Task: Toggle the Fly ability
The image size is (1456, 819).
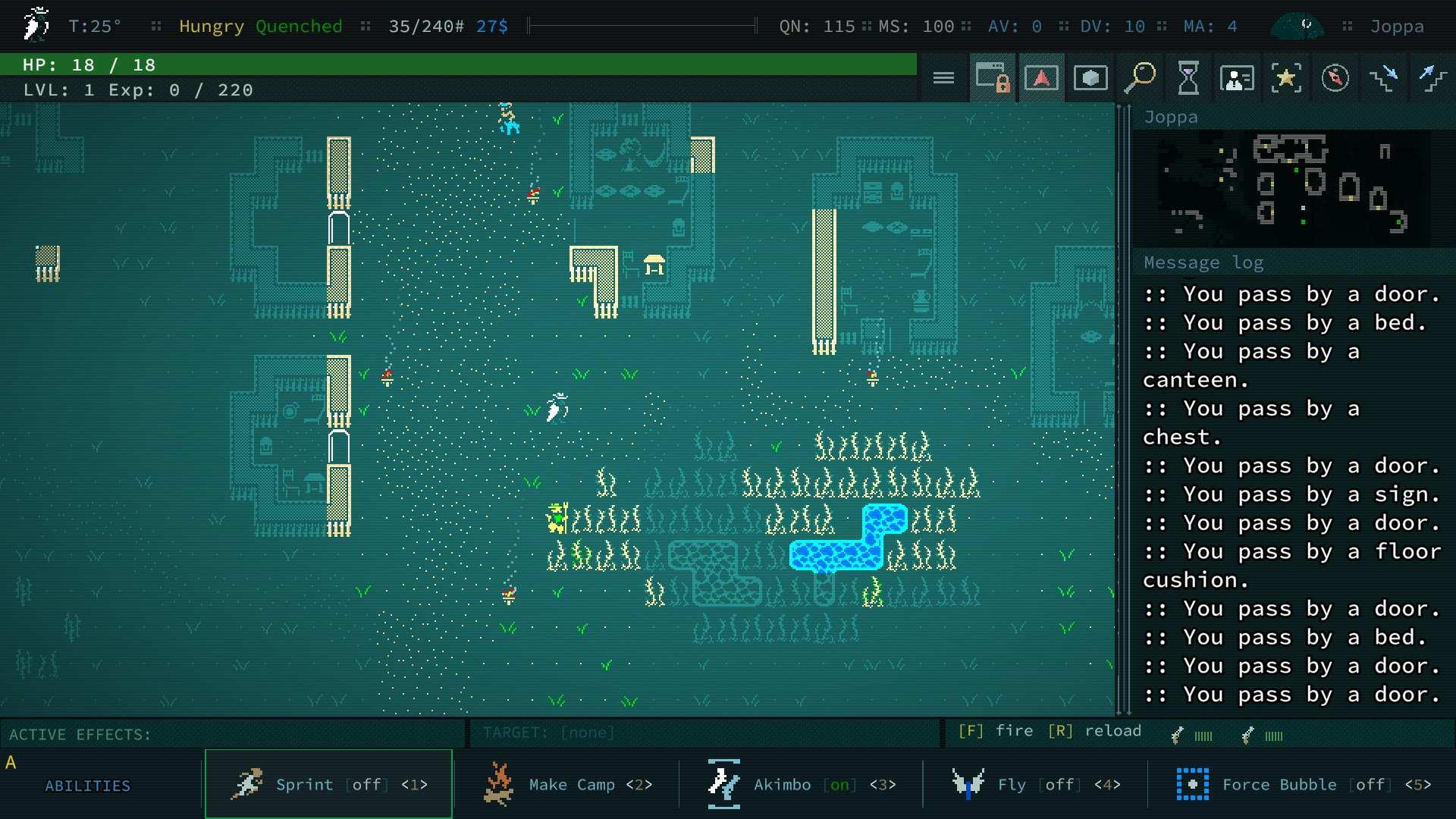Action: pos(1036,784)
